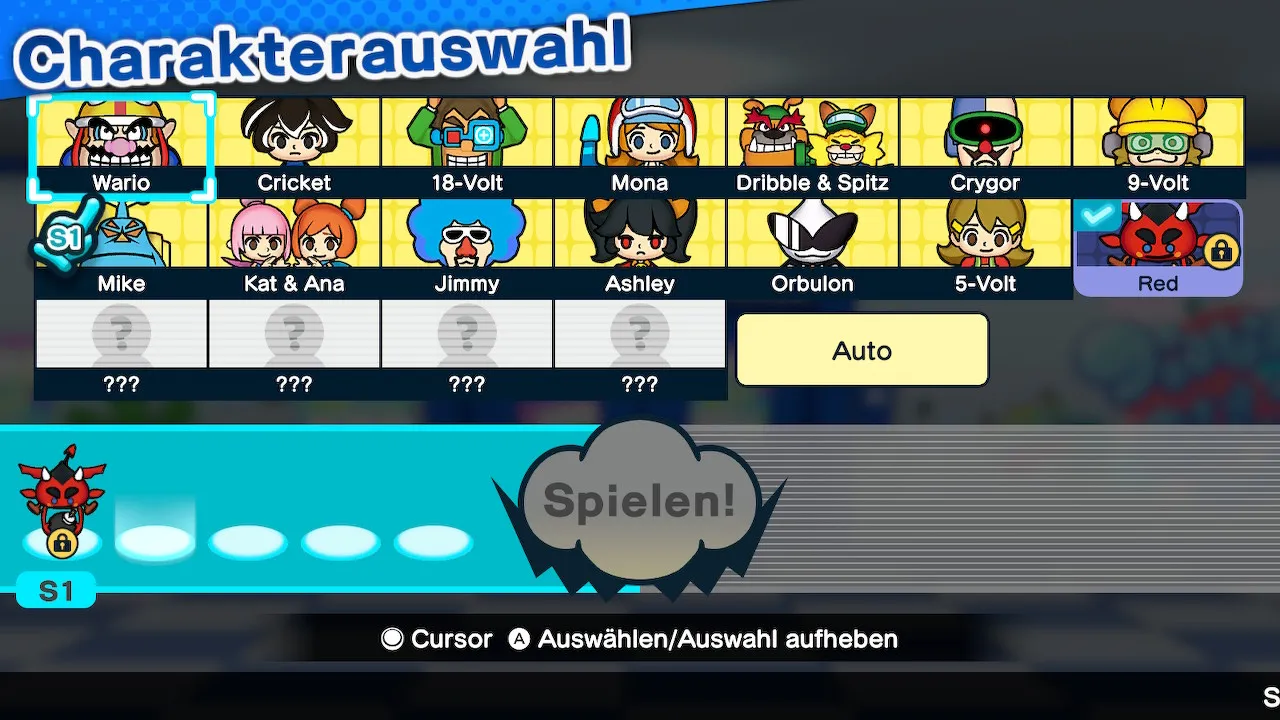Pick 9-Volt from the roster

coord(1158,146)
